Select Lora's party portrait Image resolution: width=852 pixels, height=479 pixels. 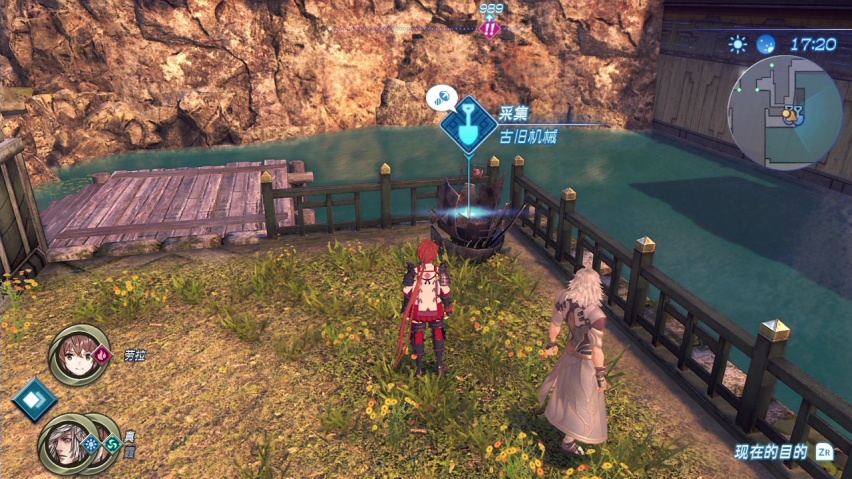tap(77, 353)
